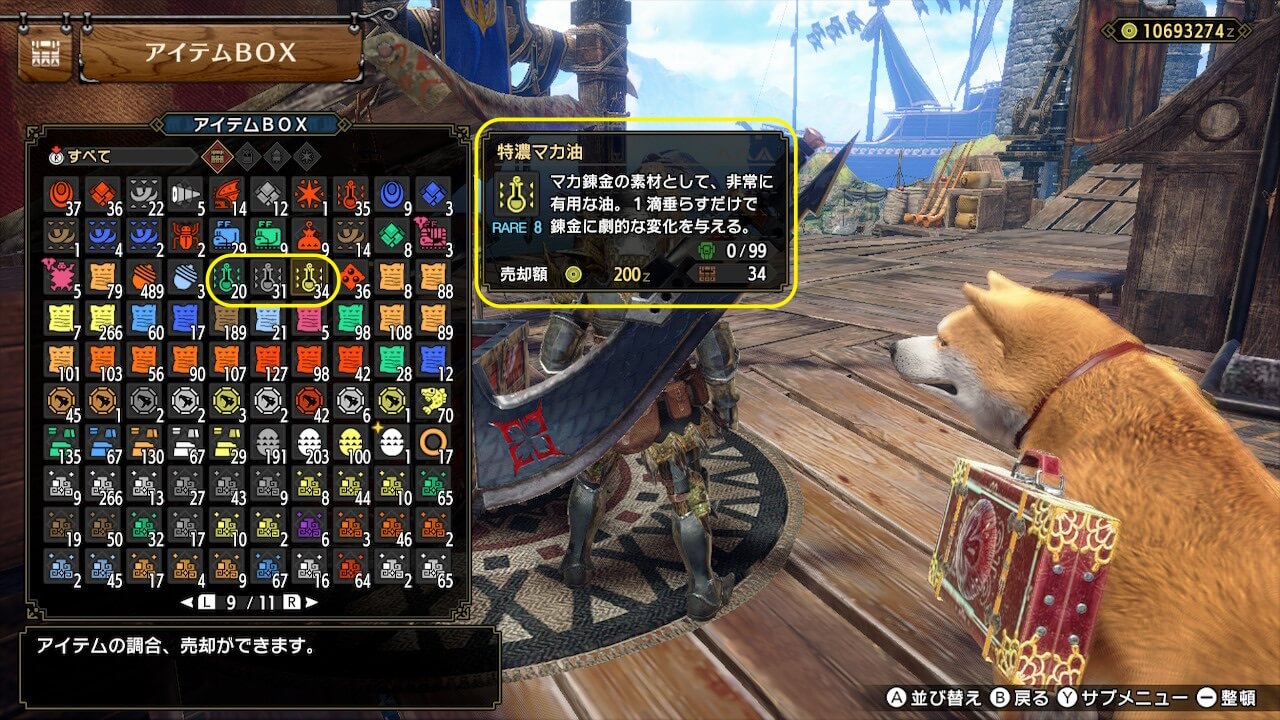Select the white drill item with count 5
The image size is (1280, 720).
coord(186,195)
